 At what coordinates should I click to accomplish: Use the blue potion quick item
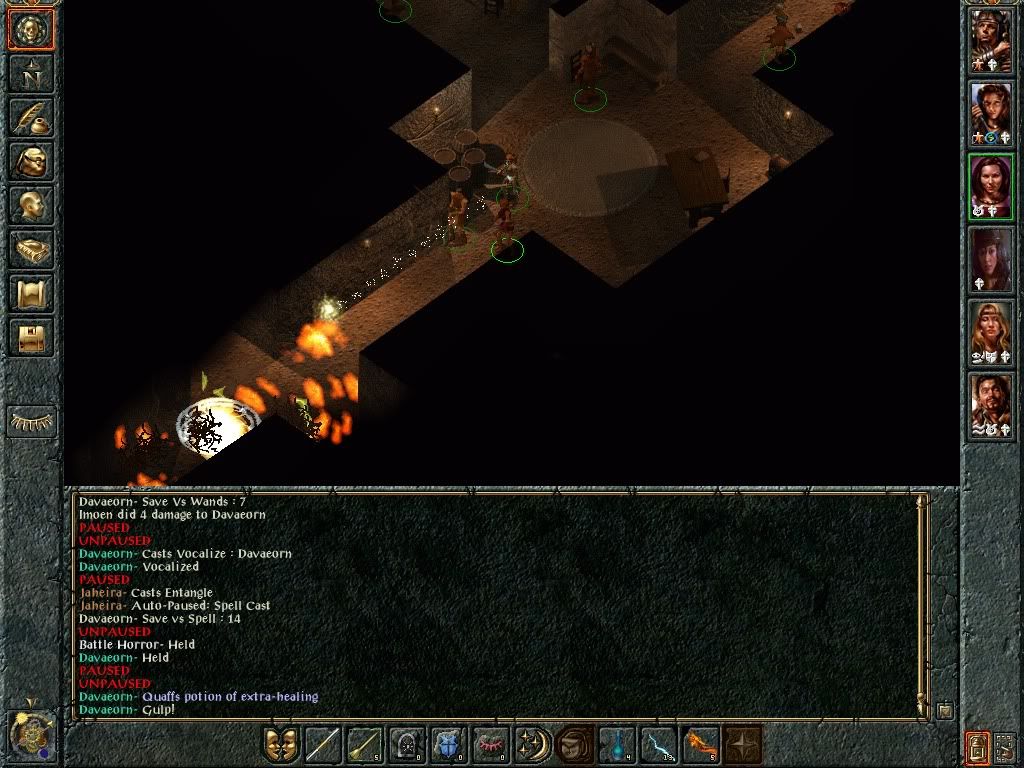click(x=616, y=745)
